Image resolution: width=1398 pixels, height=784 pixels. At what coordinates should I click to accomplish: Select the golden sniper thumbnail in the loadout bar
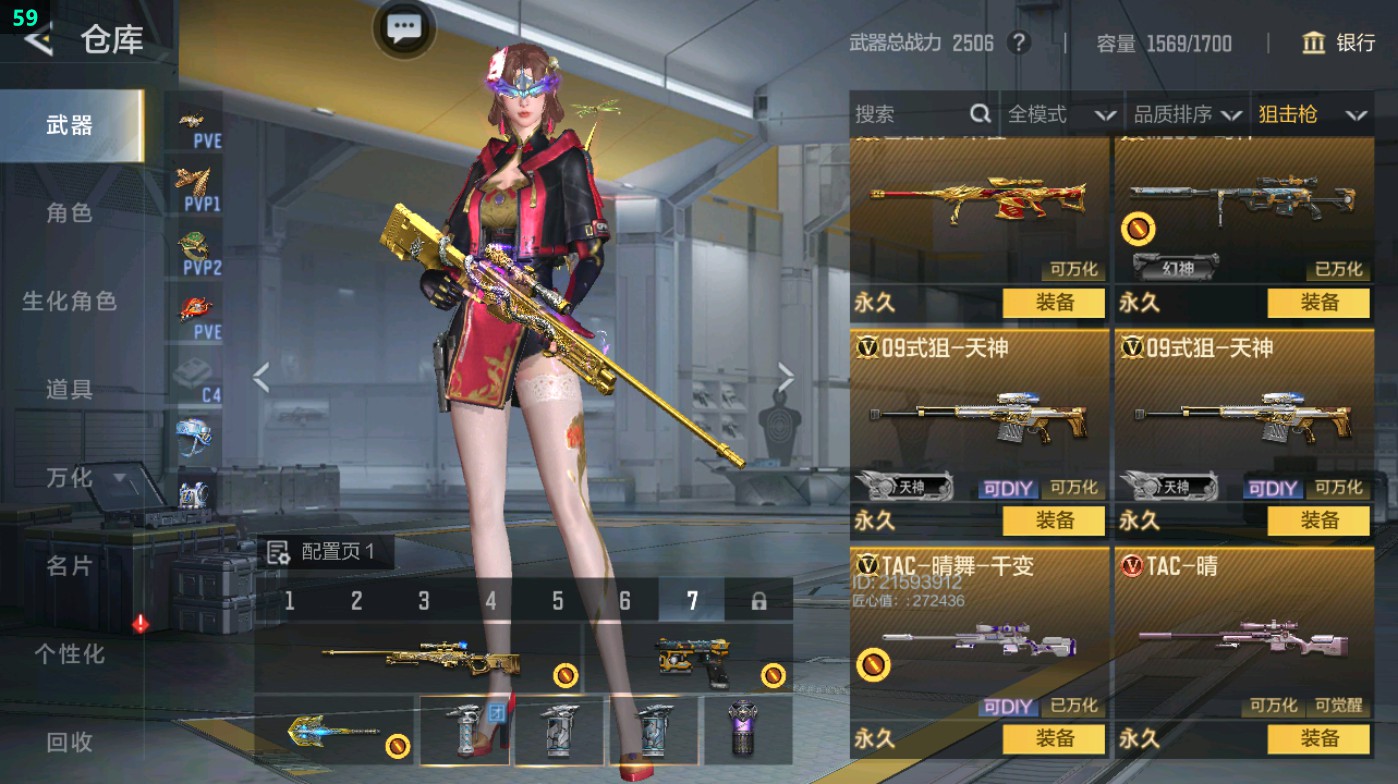point(418,655)
